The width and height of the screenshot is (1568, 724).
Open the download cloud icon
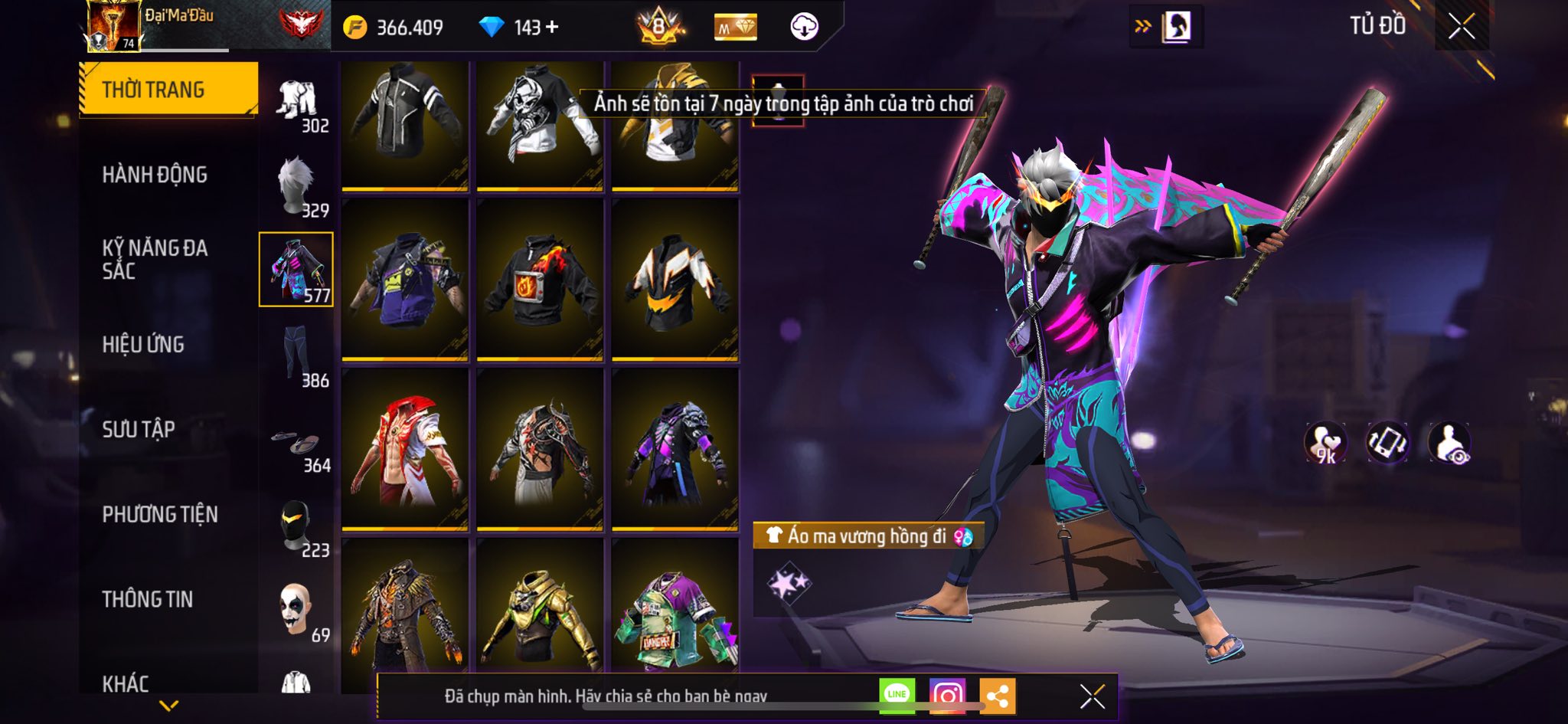coord(804,27)
